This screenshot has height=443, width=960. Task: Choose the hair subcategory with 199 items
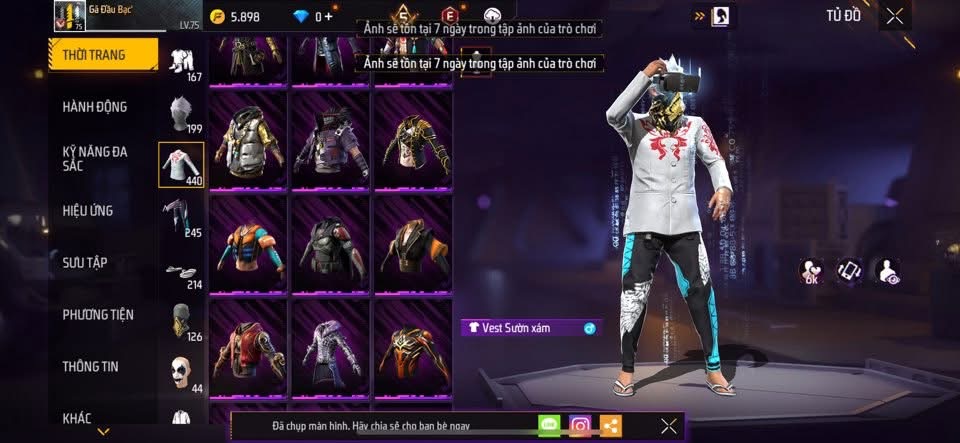181,113
